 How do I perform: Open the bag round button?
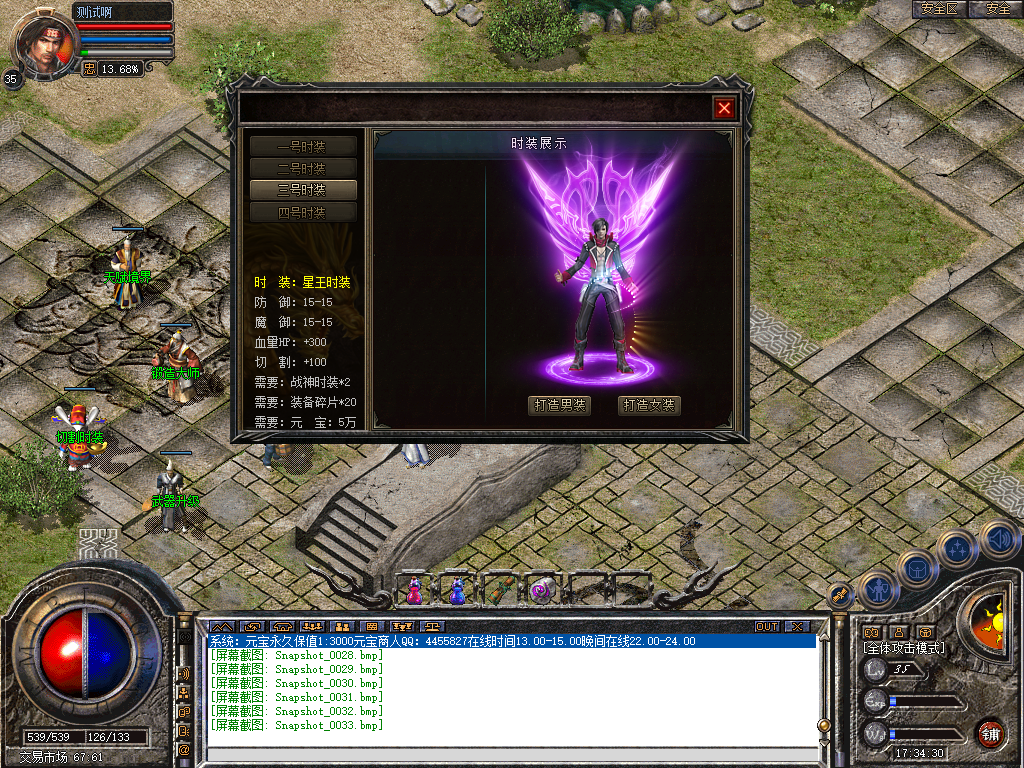(917, 569)
